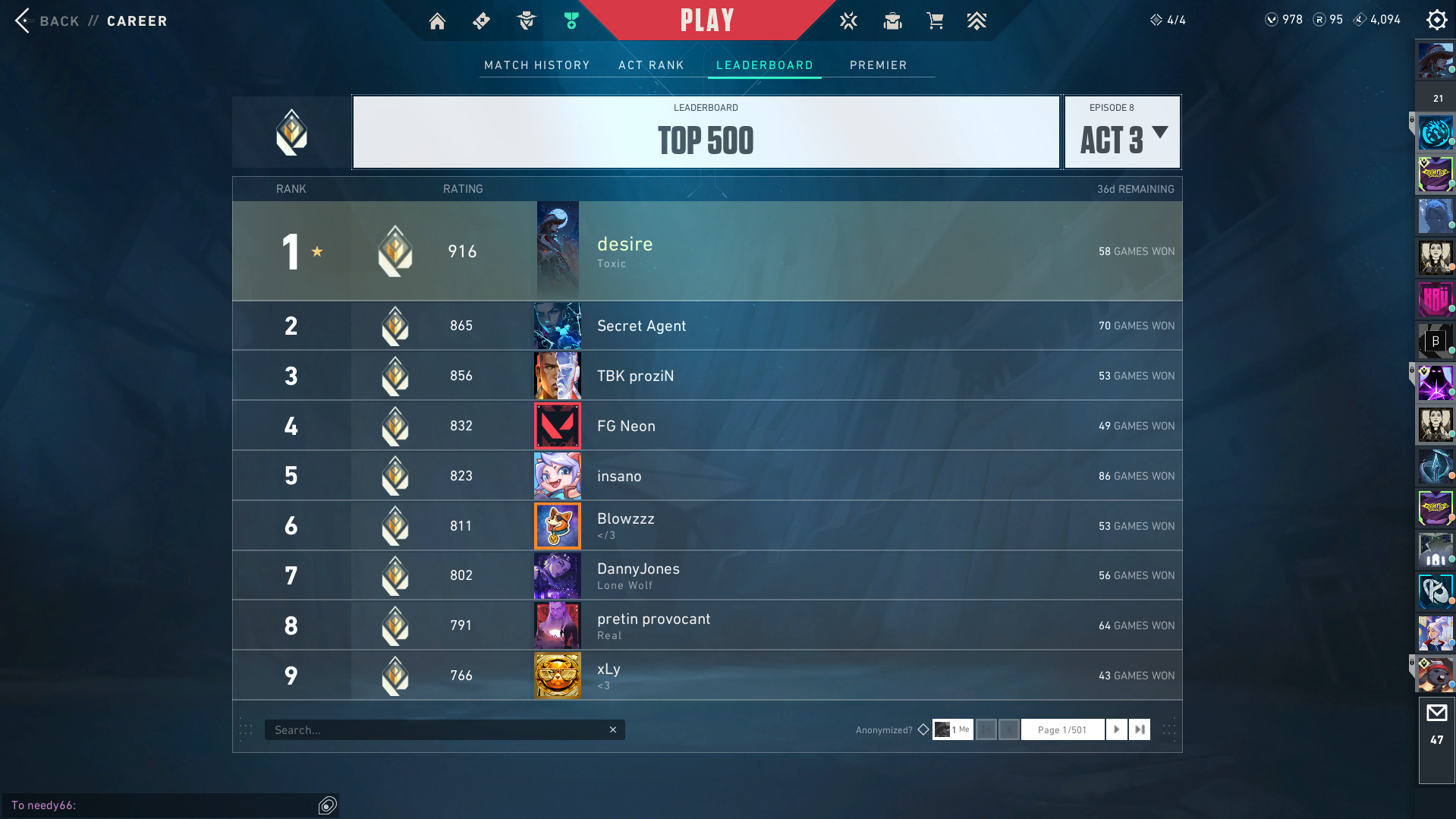Click the red PLAY button
This screenshot has height=819, width=1456.
[706, 20]
